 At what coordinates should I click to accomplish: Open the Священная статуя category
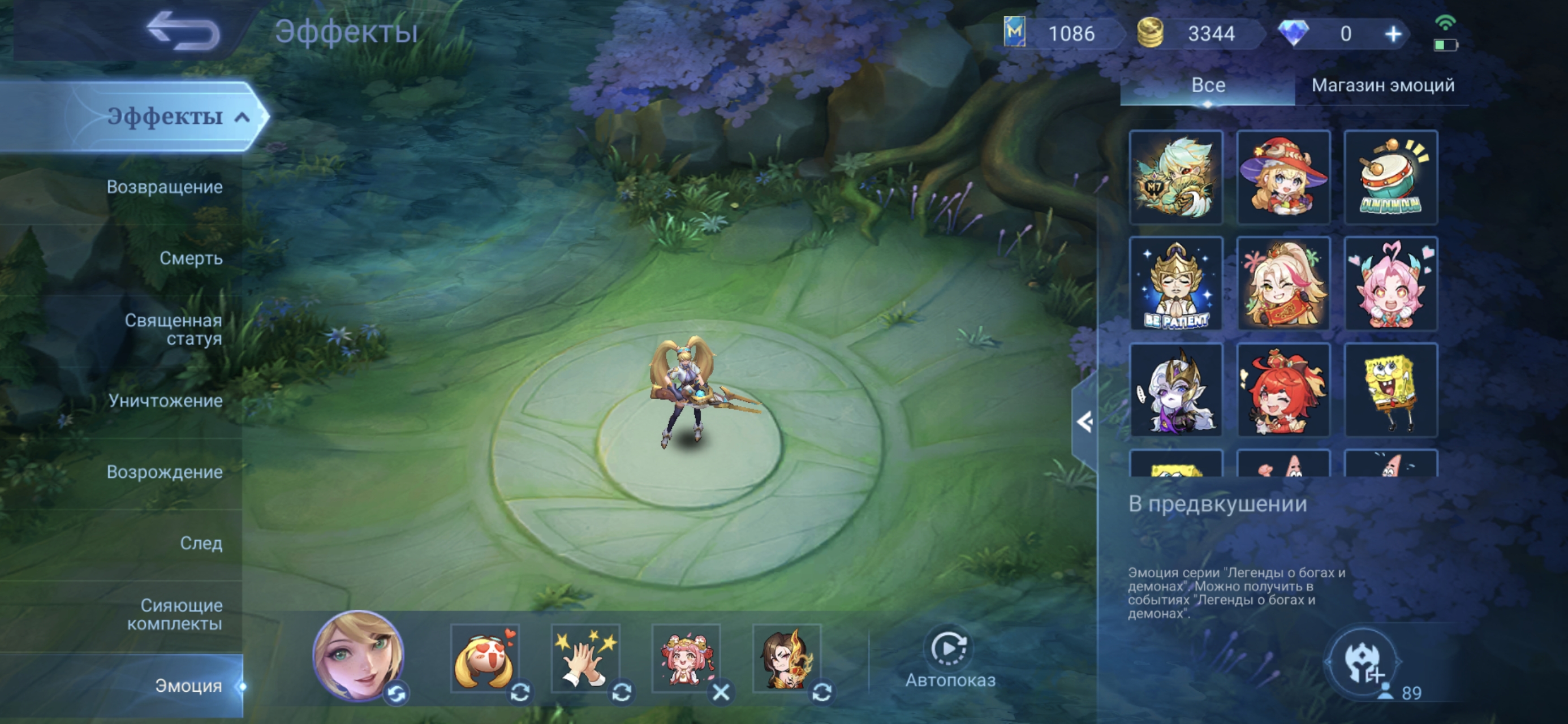coord(173,329)
